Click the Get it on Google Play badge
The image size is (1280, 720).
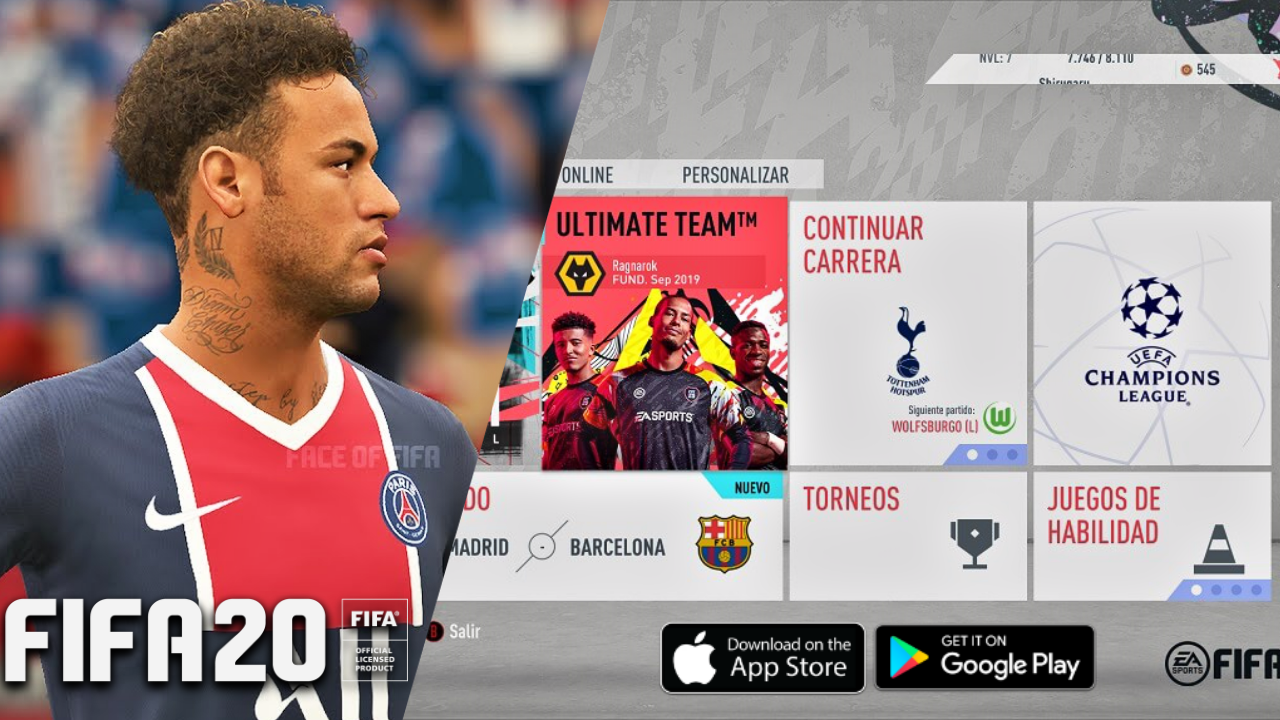tap(984, 657)
